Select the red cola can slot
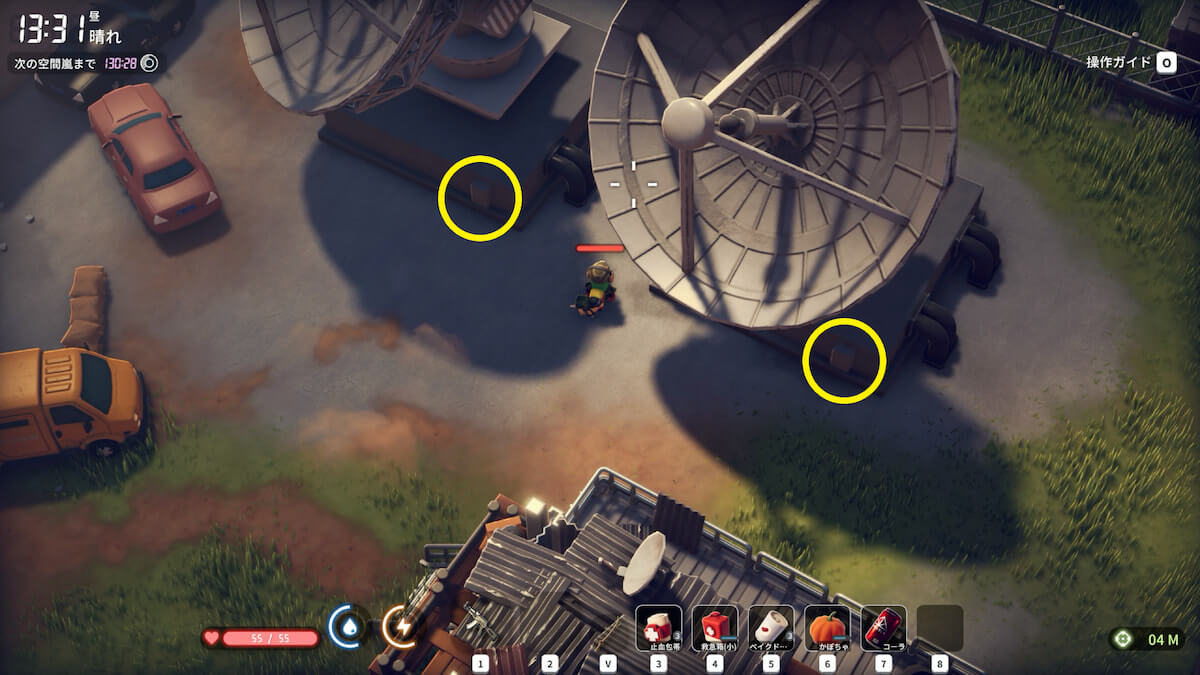1200x675 pixels. click(x=883, y=628)
